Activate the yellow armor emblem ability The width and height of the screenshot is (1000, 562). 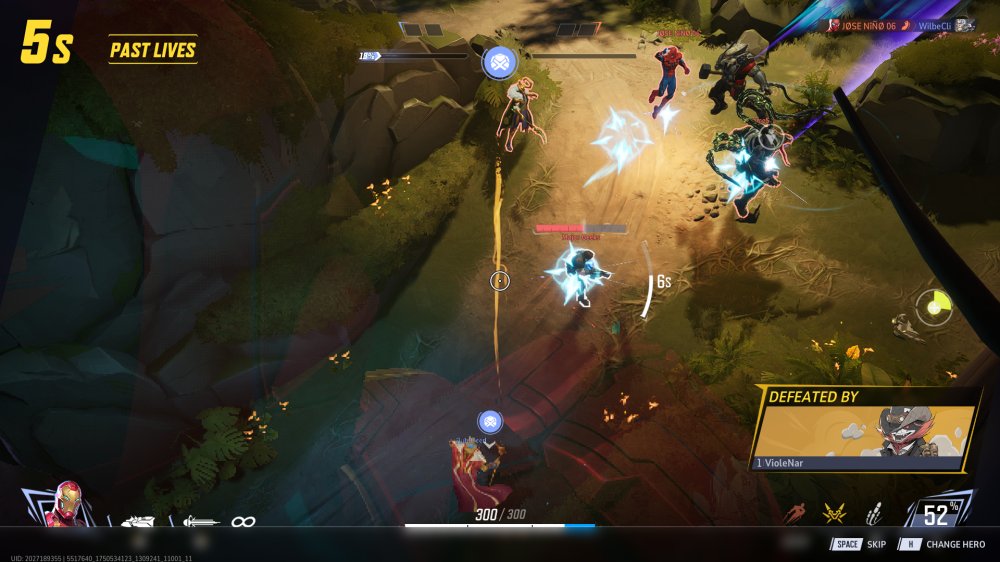(834, 514)
